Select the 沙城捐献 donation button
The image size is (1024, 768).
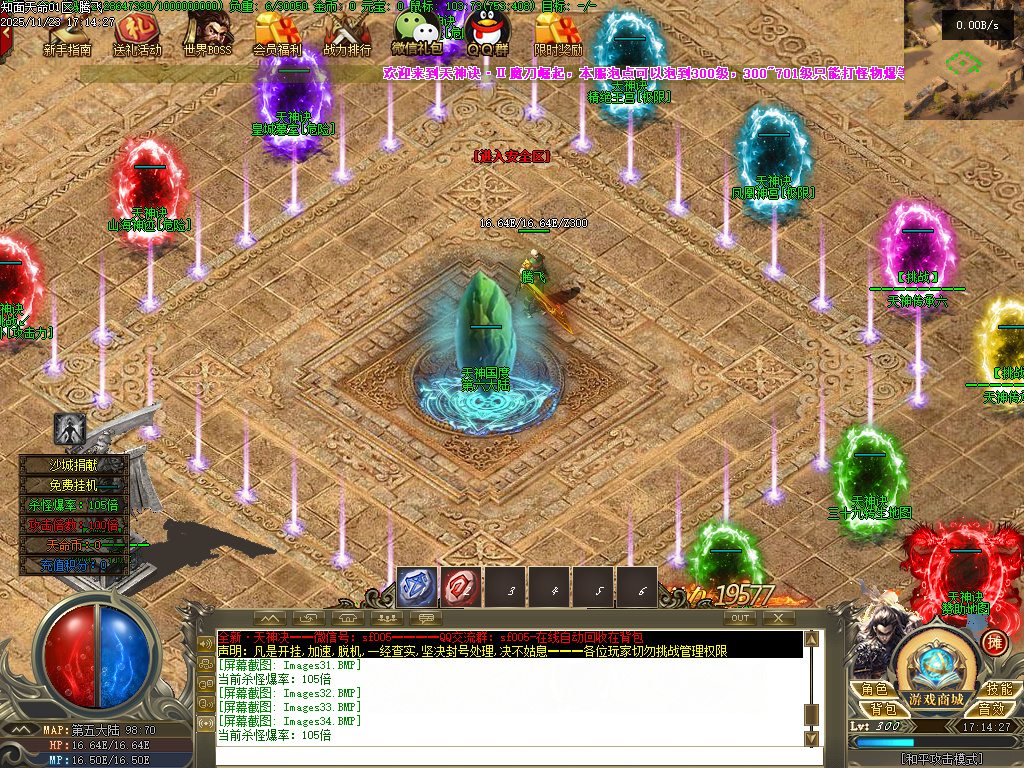click(x=75, y=465)
